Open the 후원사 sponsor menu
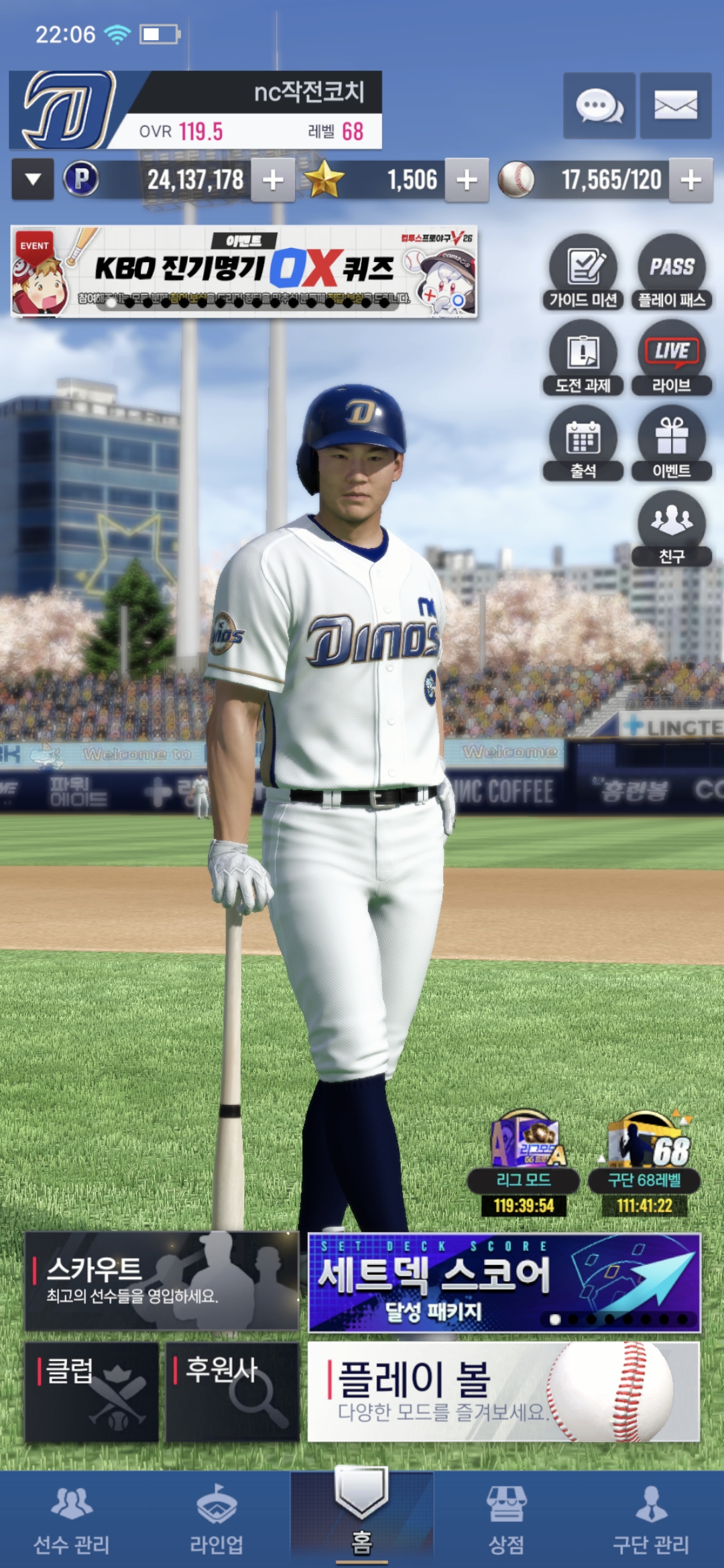Image resolution: width=724 pixels, height=1568 pixels. [232, 1392]
